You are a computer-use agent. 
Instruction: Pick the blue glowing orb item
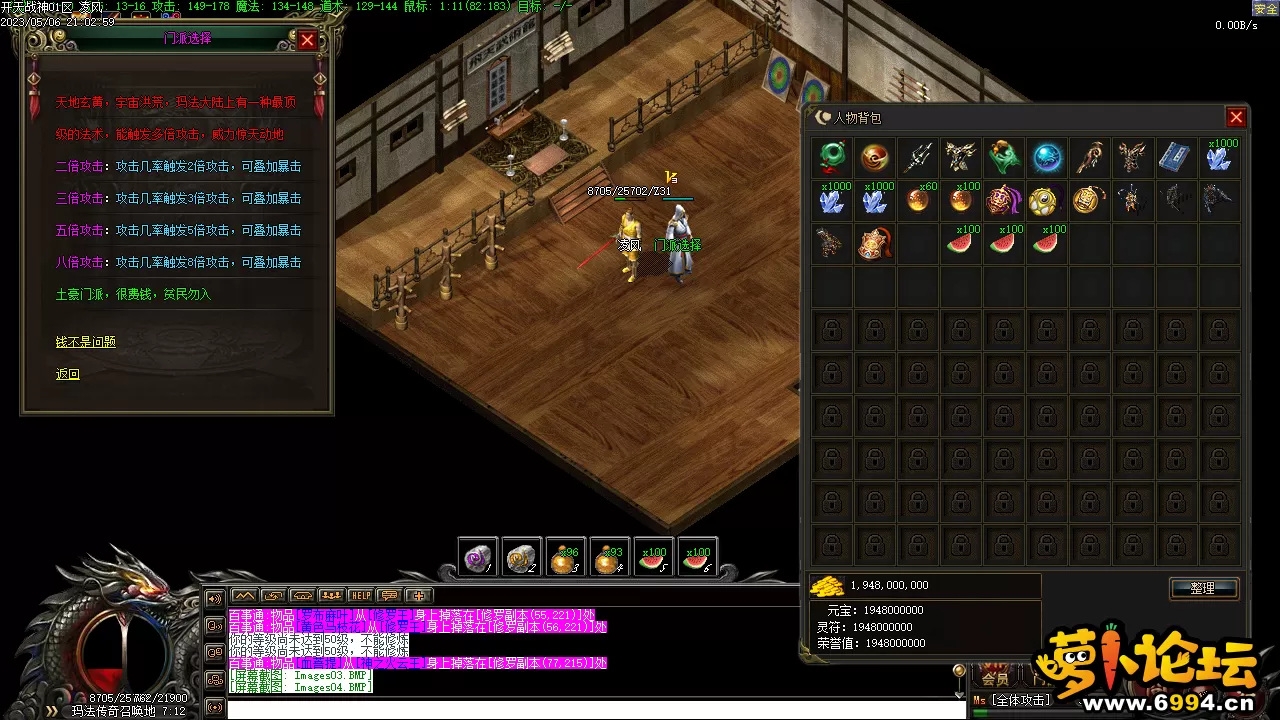(x=1047, y=158)
